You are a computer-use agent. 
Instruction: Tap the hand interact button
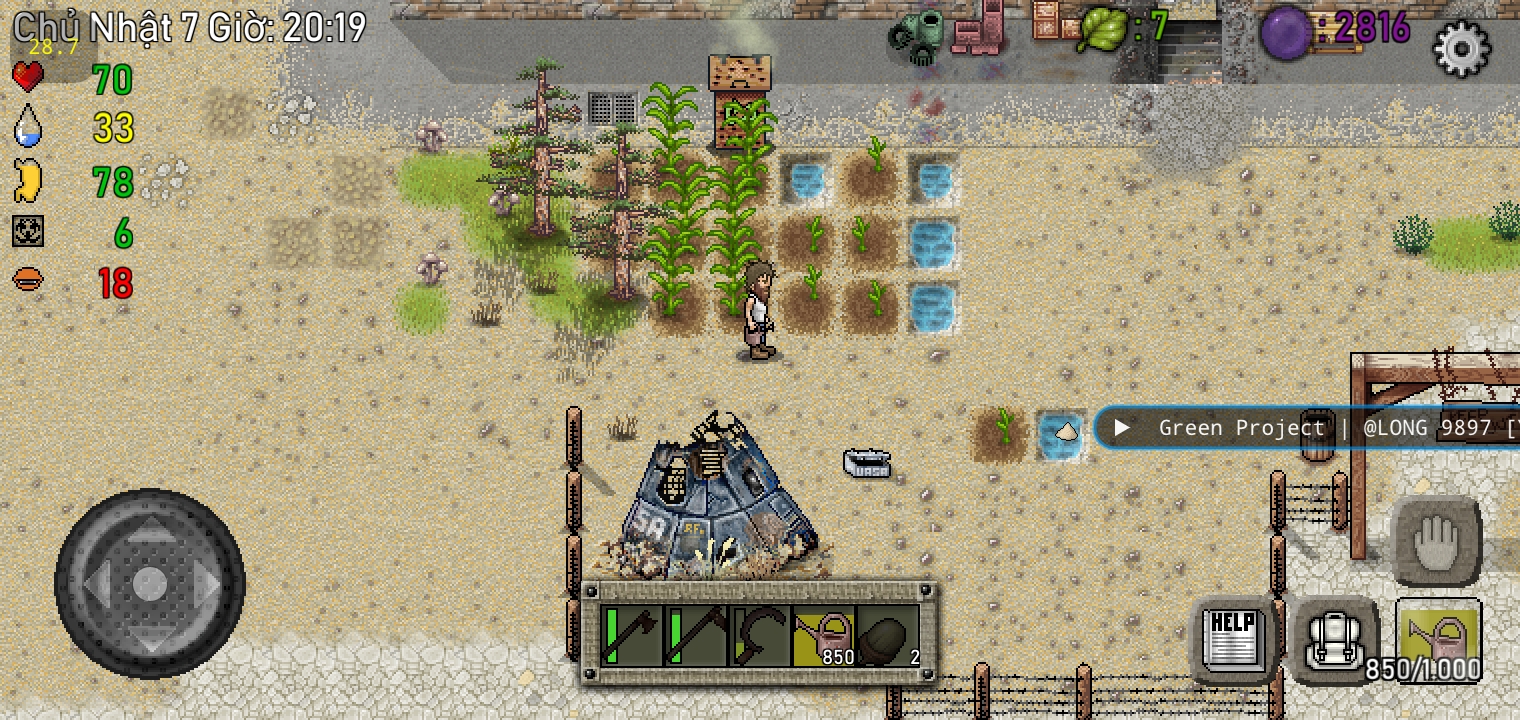tap(1436, 542)
